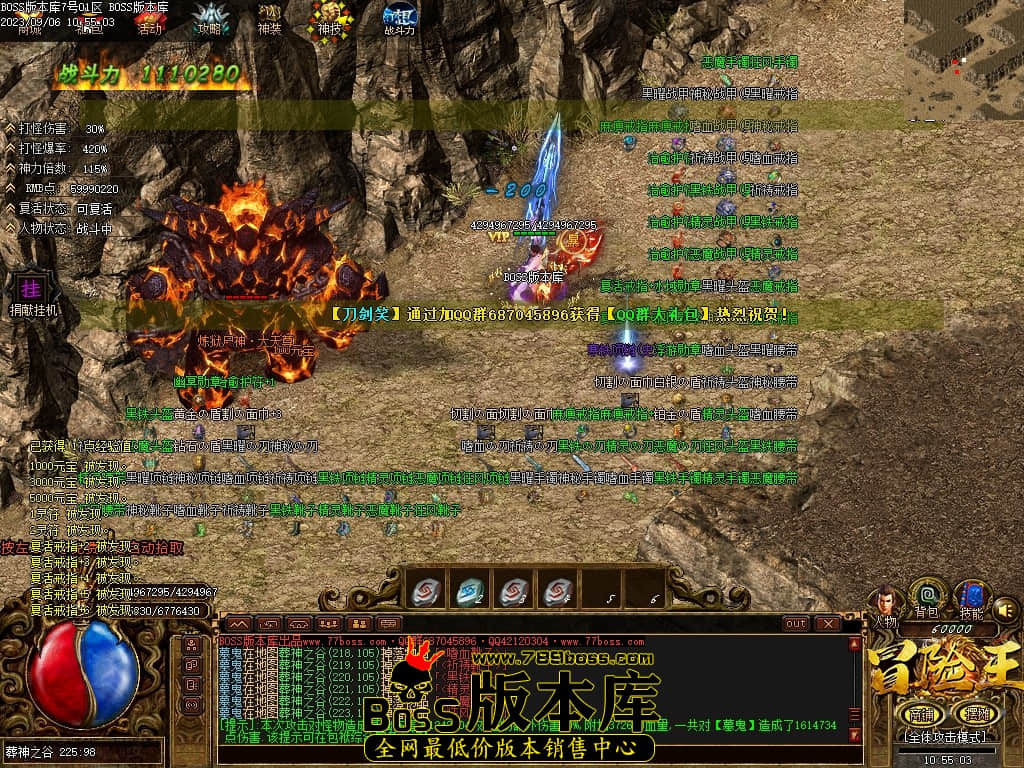Open the 技能 skills book
Image resolution: width=1024 pixels, height=768 pixels.
click(970, 598)
